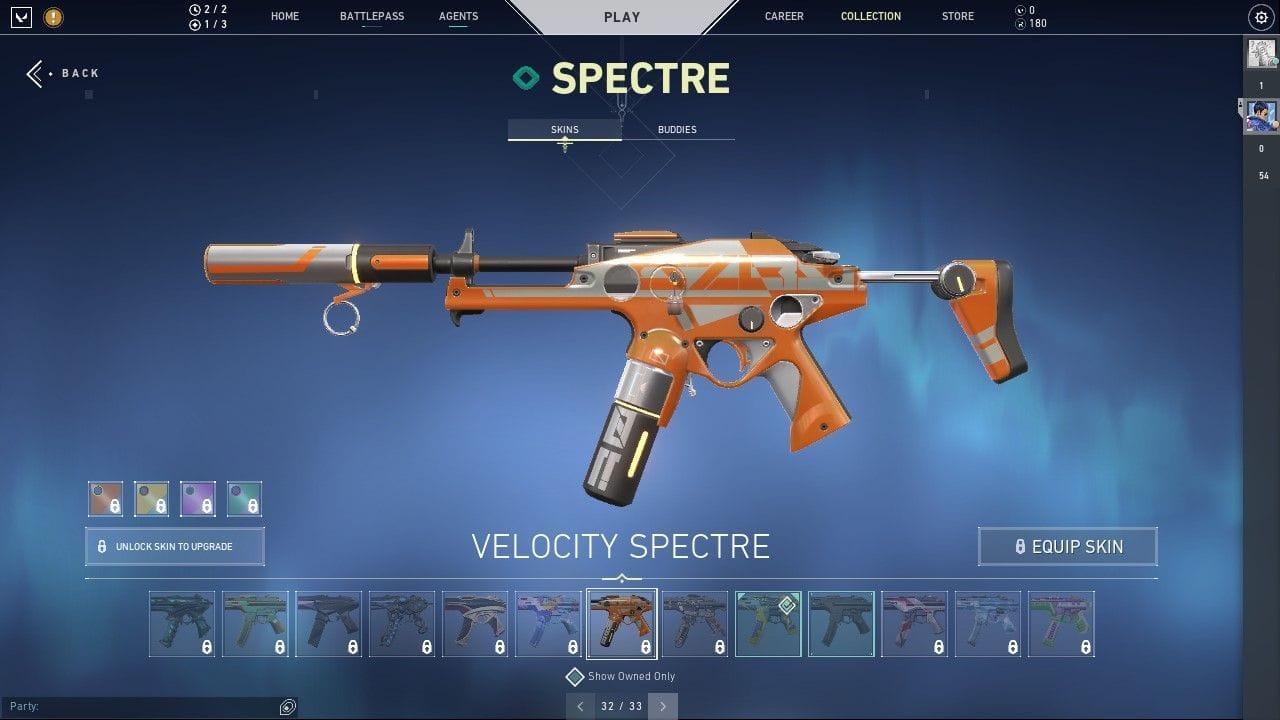
Task: Open the COLLECTION menu item
Action: tap(870, 16)
